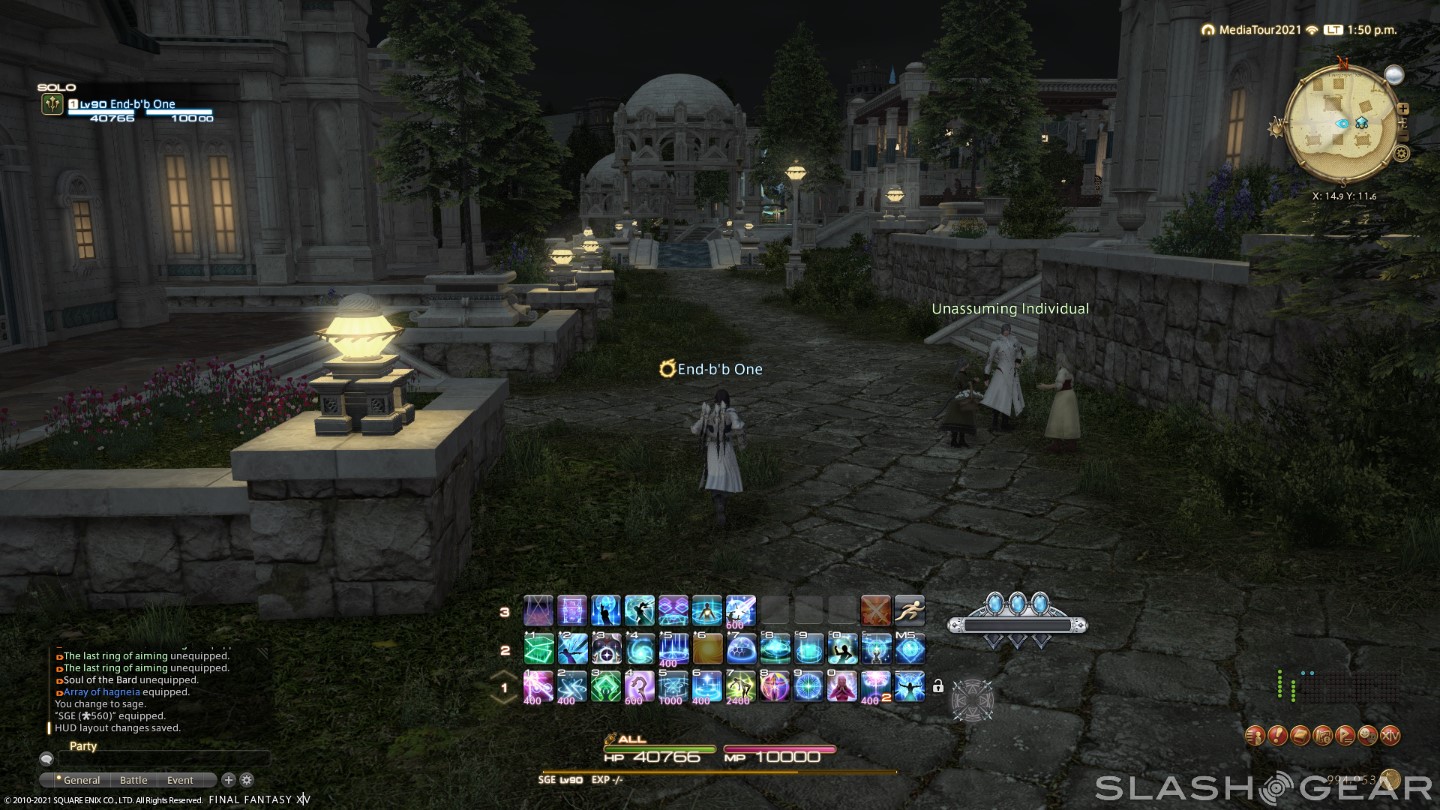
Task: Use the crossed-out orange X action
Action: point(876,610)
